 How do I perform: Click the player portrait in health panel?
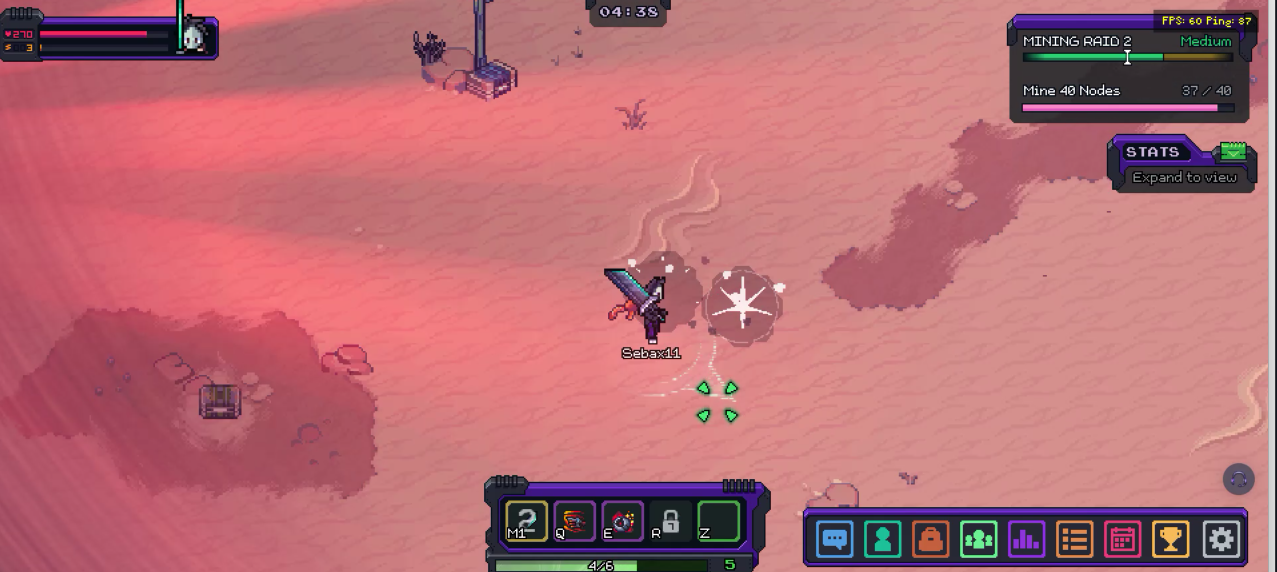pos(194,39)
